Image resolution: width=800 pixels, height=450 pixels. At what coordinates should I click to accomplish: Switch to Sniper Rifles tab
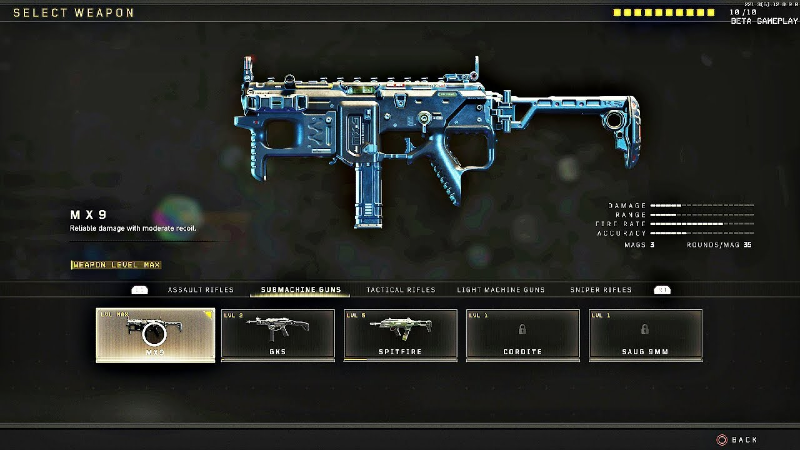[600, 290]
